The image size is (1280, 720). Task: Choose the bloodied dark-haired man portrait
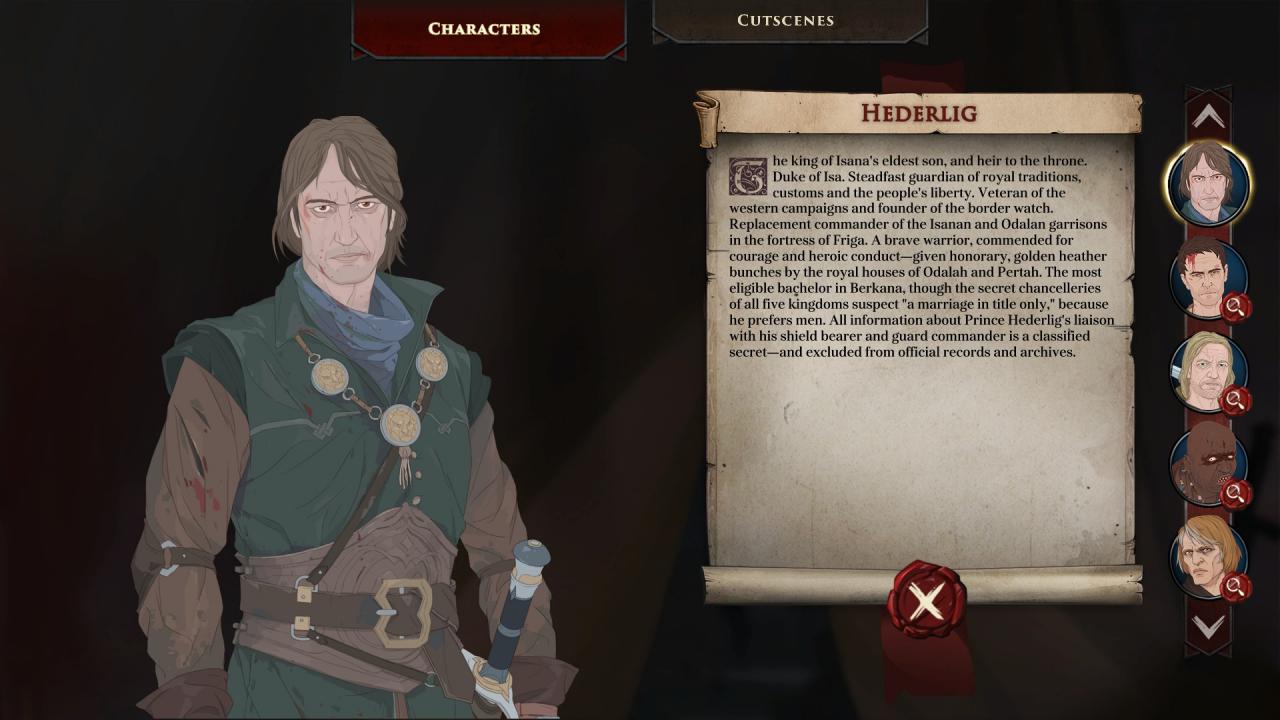tap(1206, 277)
